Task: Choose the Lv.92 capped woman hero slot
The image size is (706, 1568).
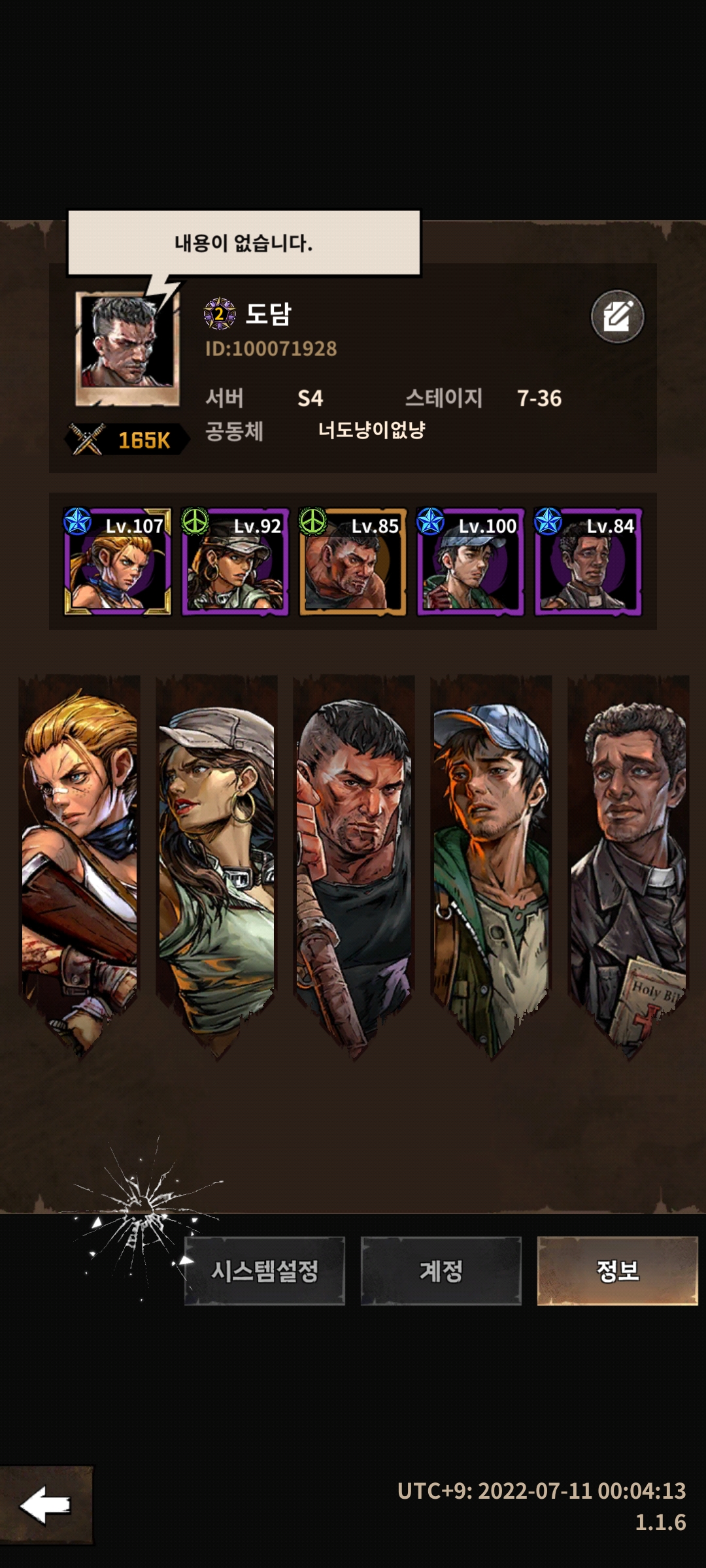Action: (x=235, y=562)
